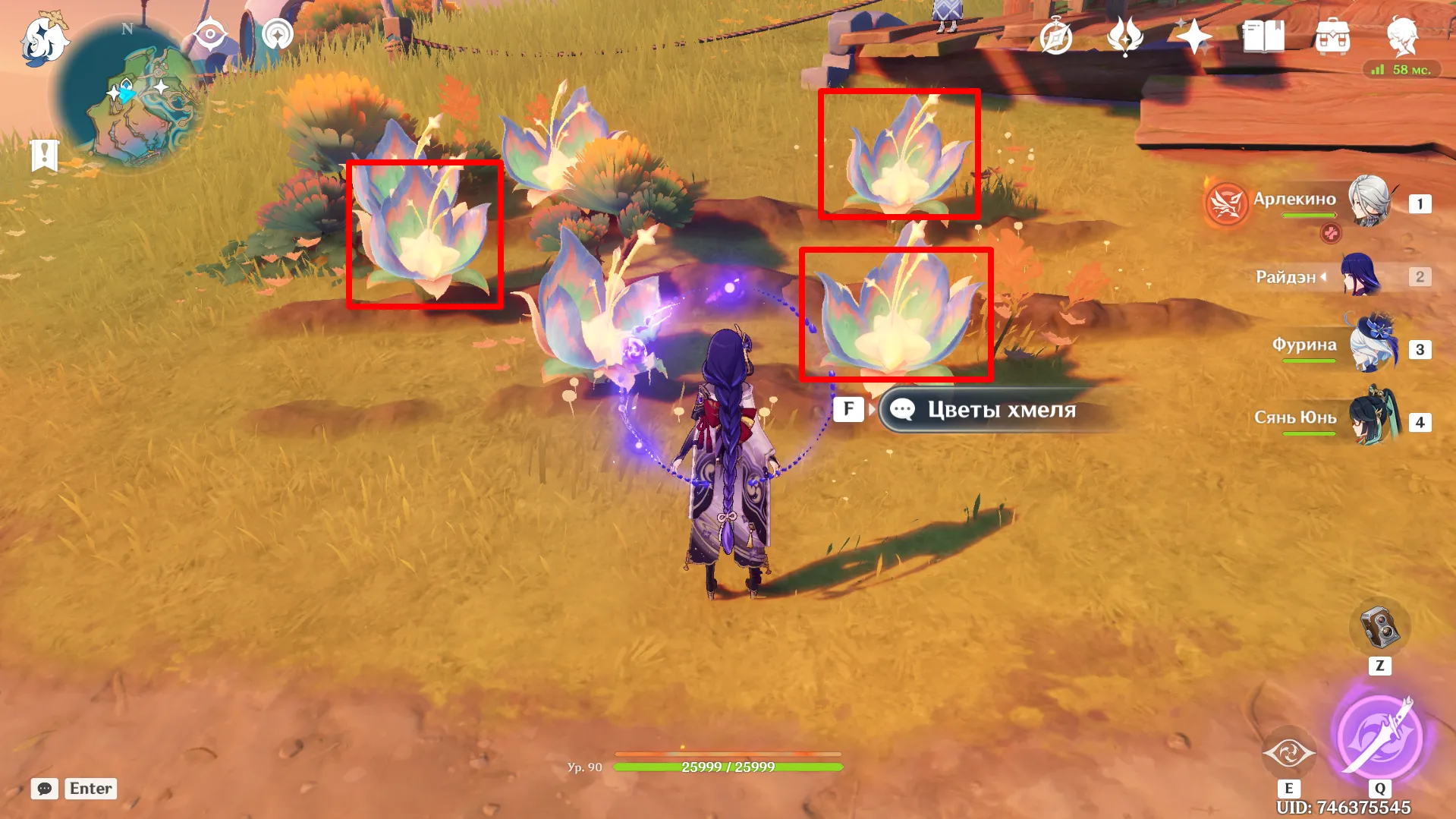1456x819 pixels.
Task: Expand Райдэн's party entry via arrow
Action: [1323, 277]
